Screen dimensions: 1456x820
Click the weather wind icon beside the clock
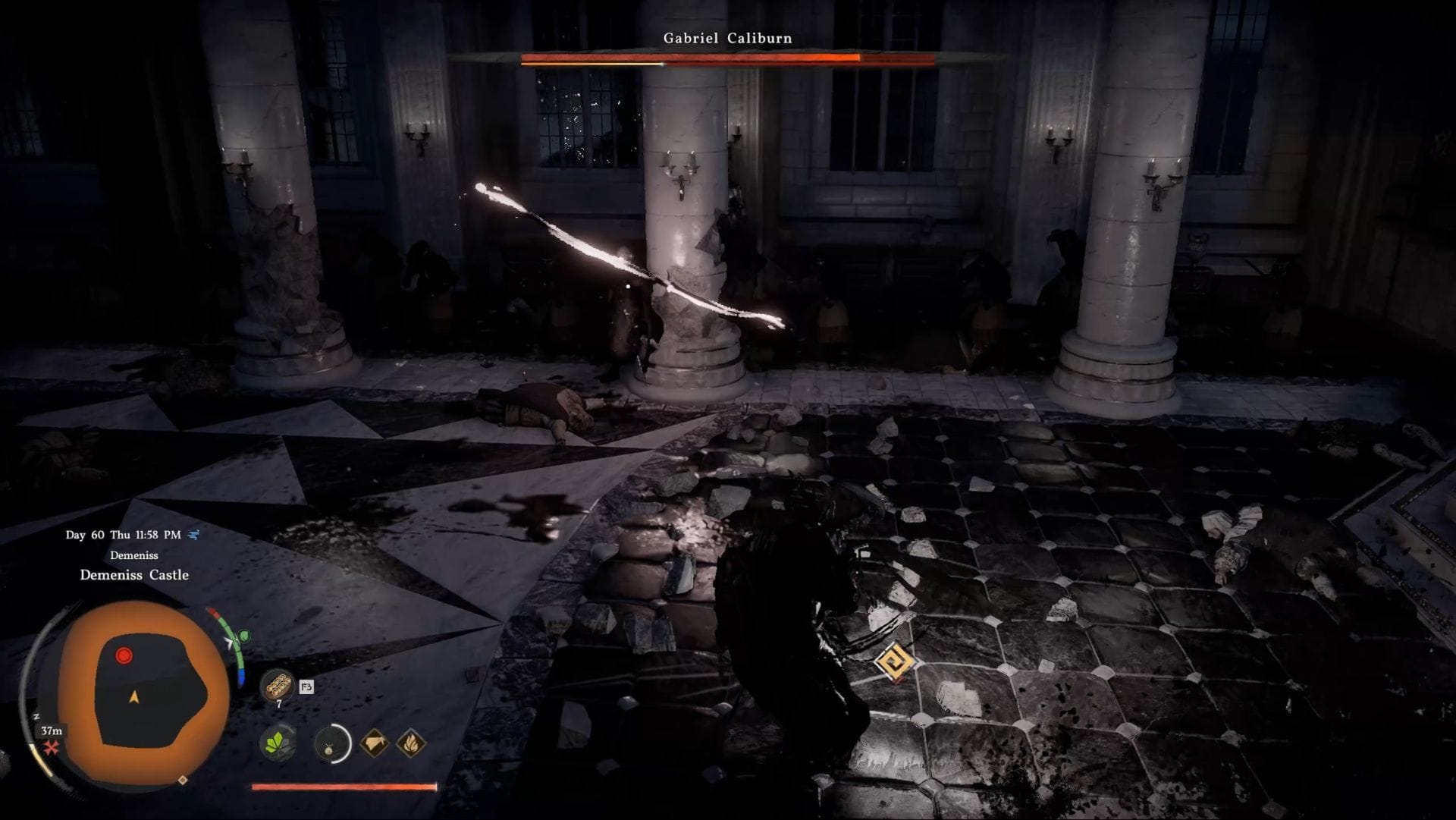click(x=193, y=535)
